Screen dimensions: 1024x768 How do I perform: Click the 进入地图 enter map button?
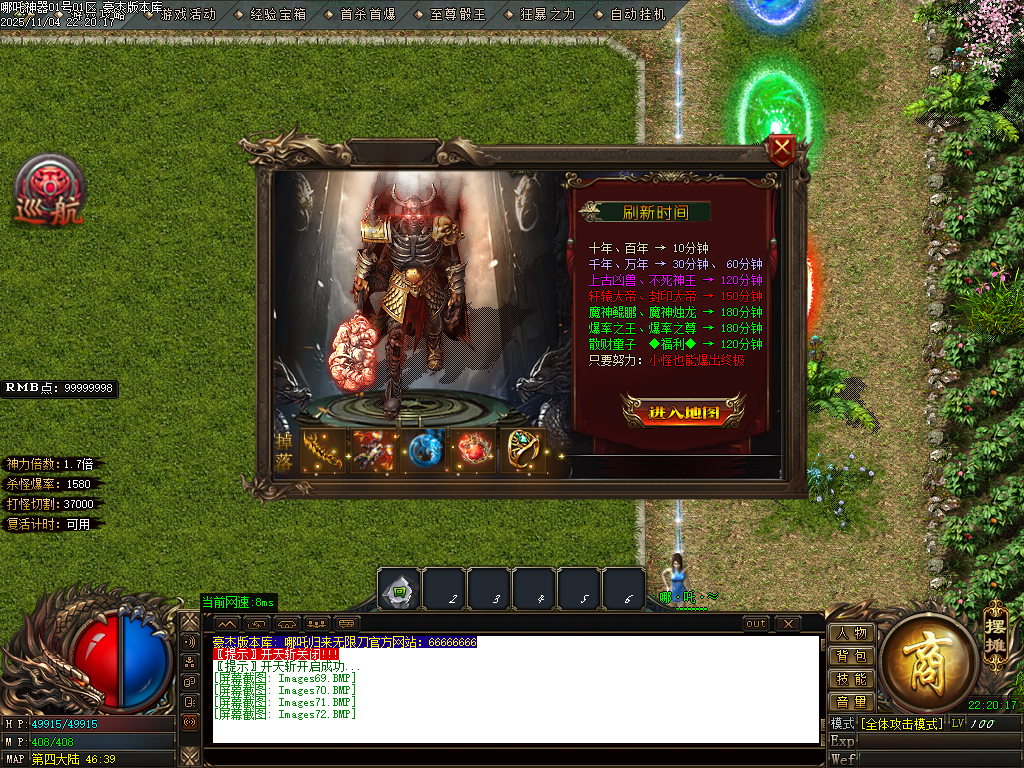pyautogui.click(x=683, y=412)
